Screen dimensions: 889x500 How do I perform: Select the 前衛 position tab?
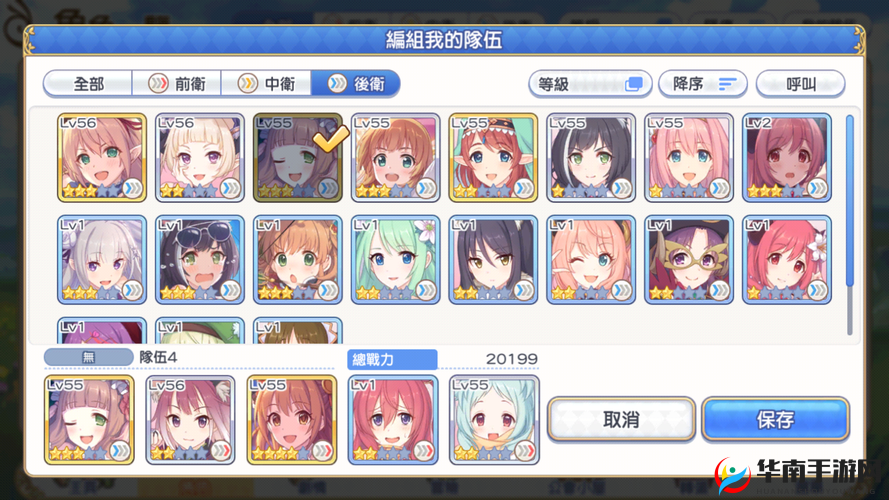pos(177,84)
